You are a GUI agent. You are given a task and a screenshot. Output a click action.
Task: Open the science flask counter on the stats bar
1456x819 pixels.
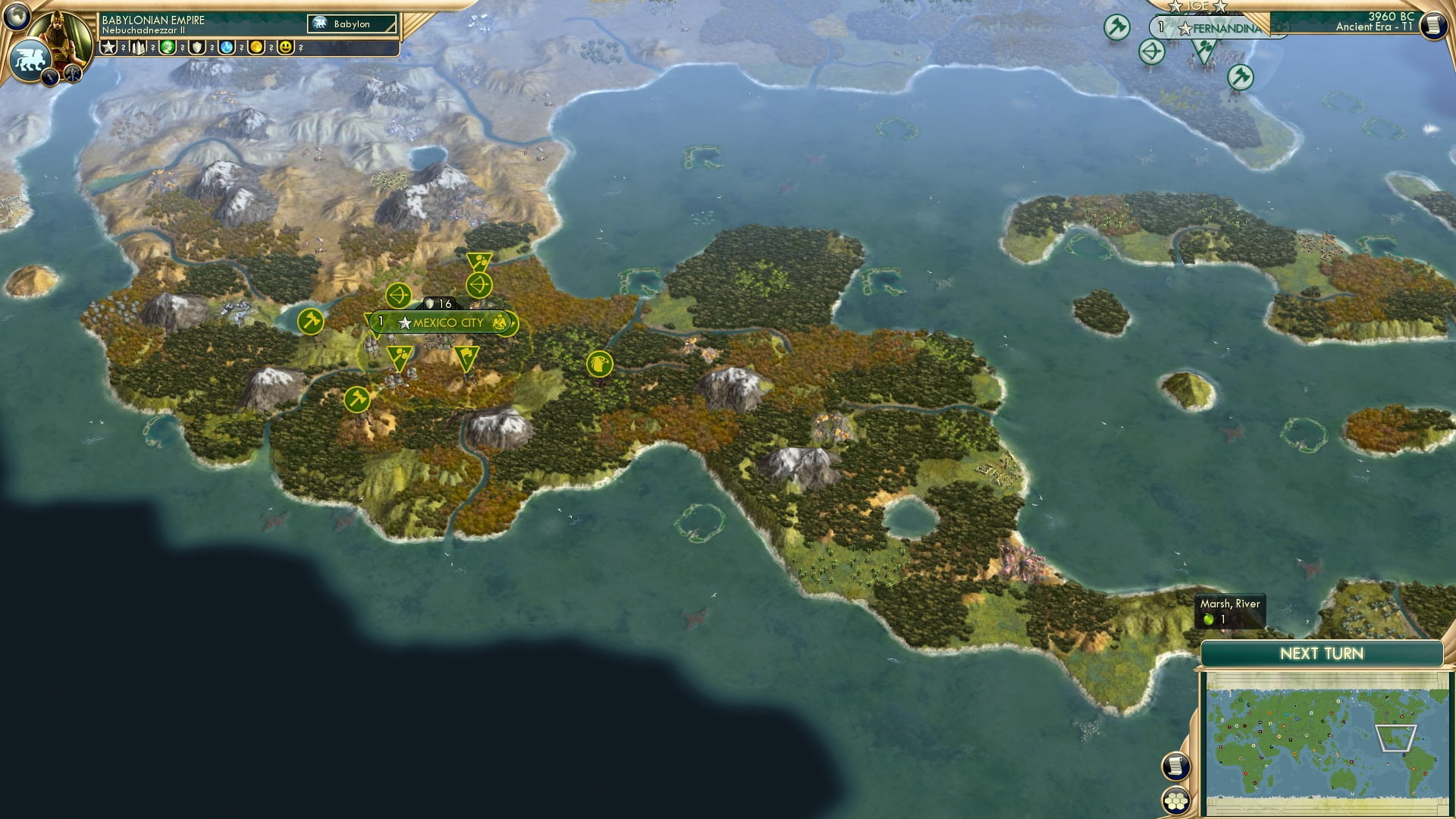226,47
